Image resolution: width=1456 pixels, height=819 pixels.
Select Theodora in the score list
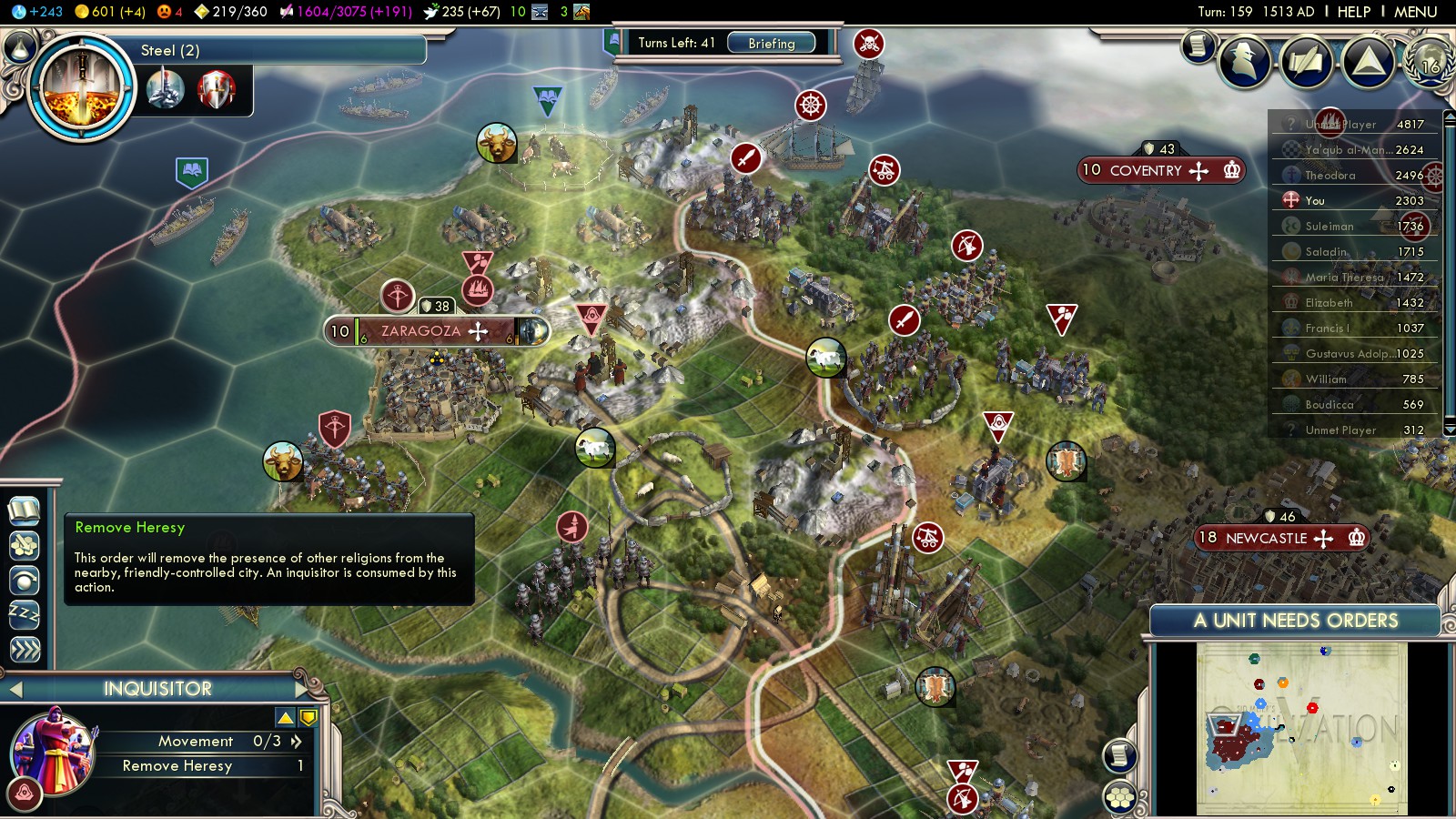[1330, 176]
